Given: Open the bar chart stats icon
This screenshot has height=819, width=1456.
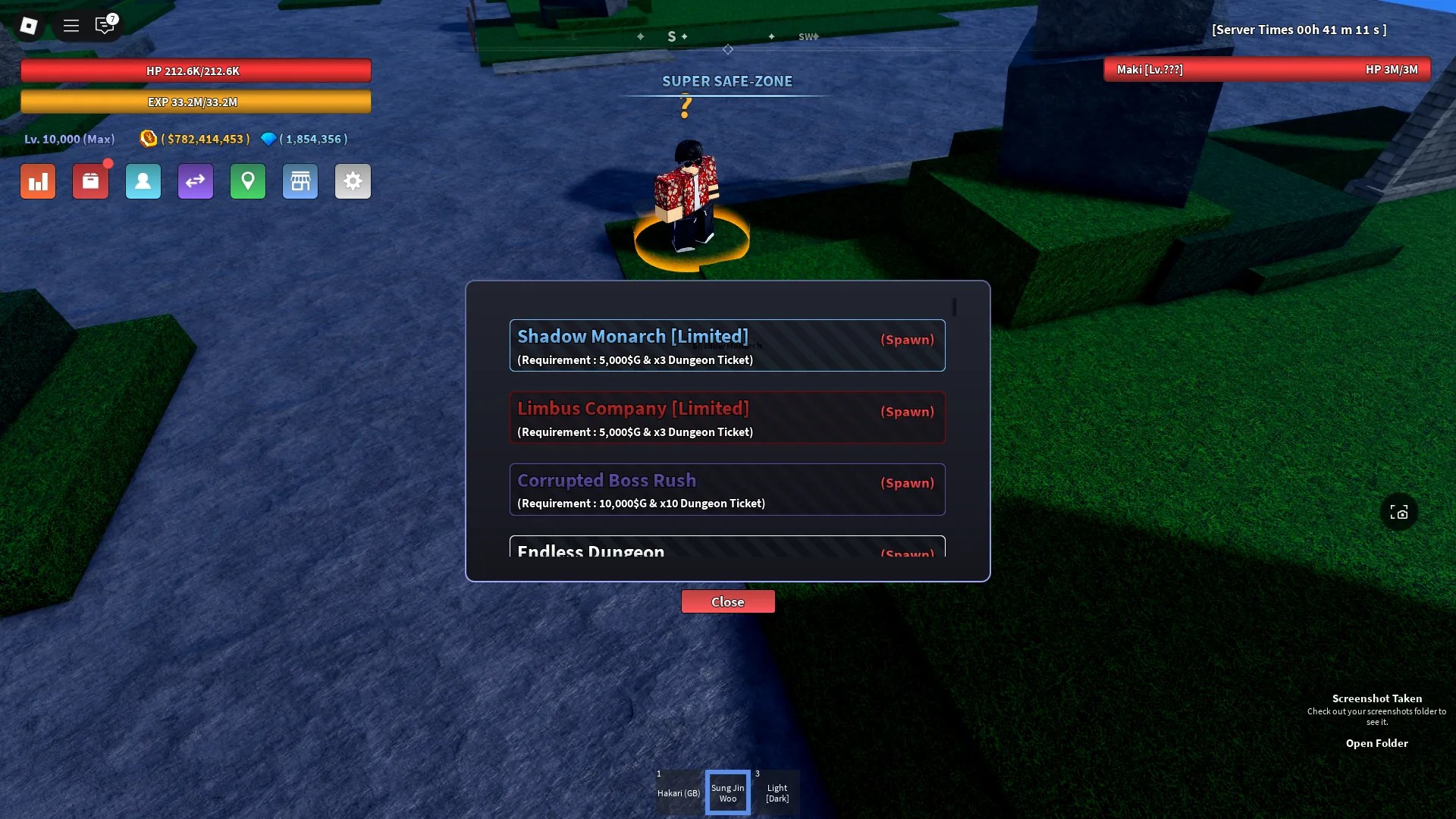Looking at the screenshot, I should point(37,181).
